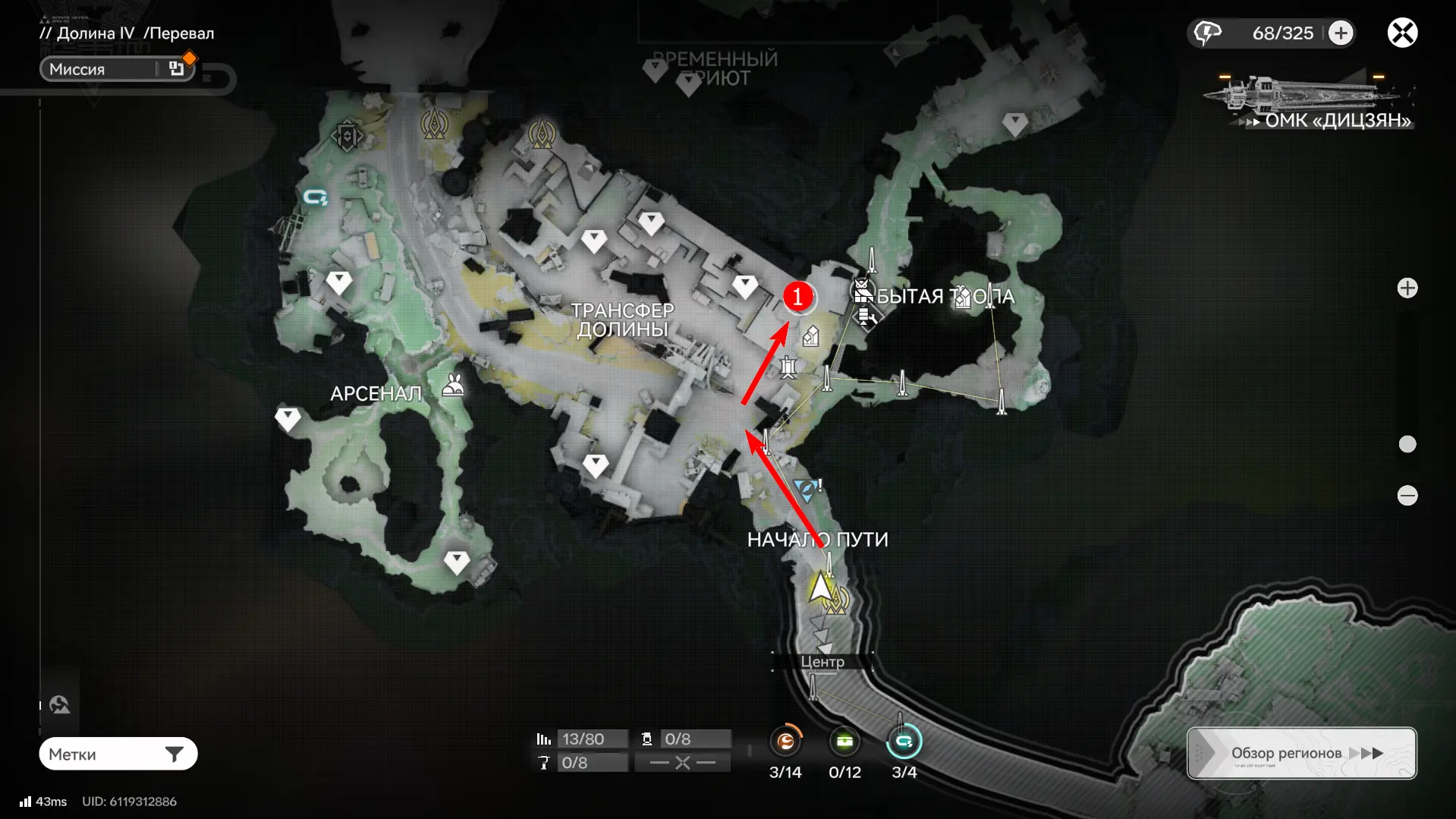
Task: Select the quest marker with exclamation mark
Action: 807,490
